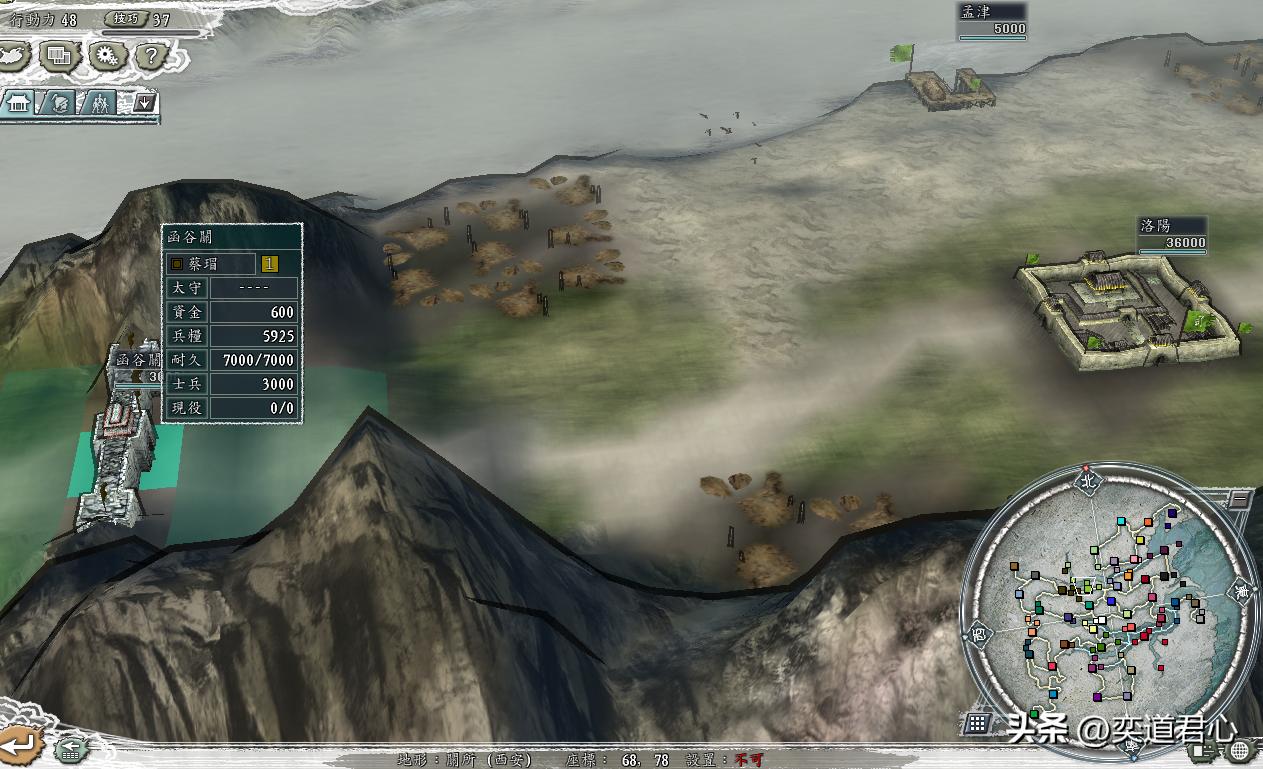Switch to the city building tab
The width and height of the screenshot is (1263, 769).
click(20, 102)
